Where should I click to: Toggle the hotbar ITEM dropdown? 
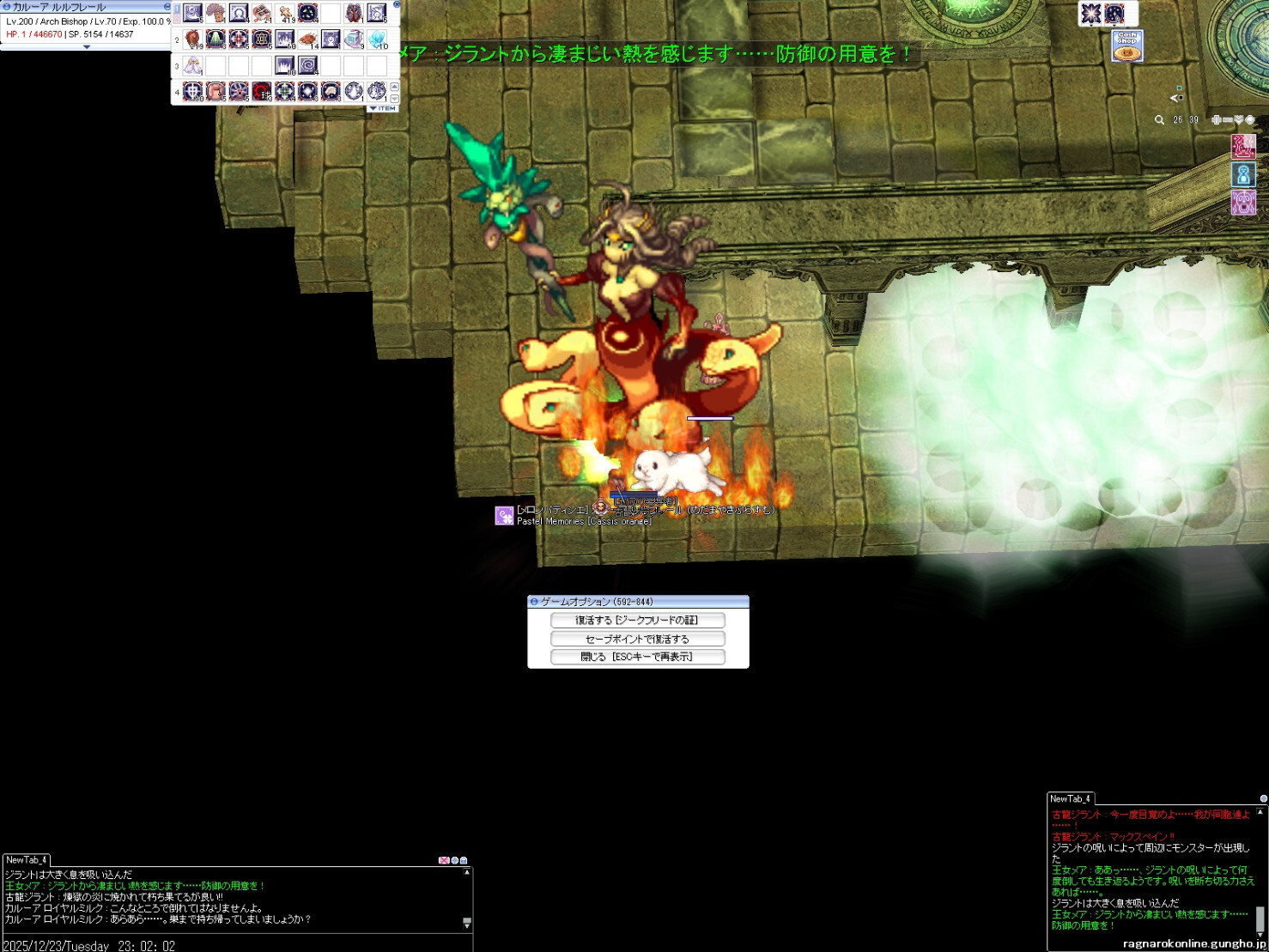tap(383, 108)
